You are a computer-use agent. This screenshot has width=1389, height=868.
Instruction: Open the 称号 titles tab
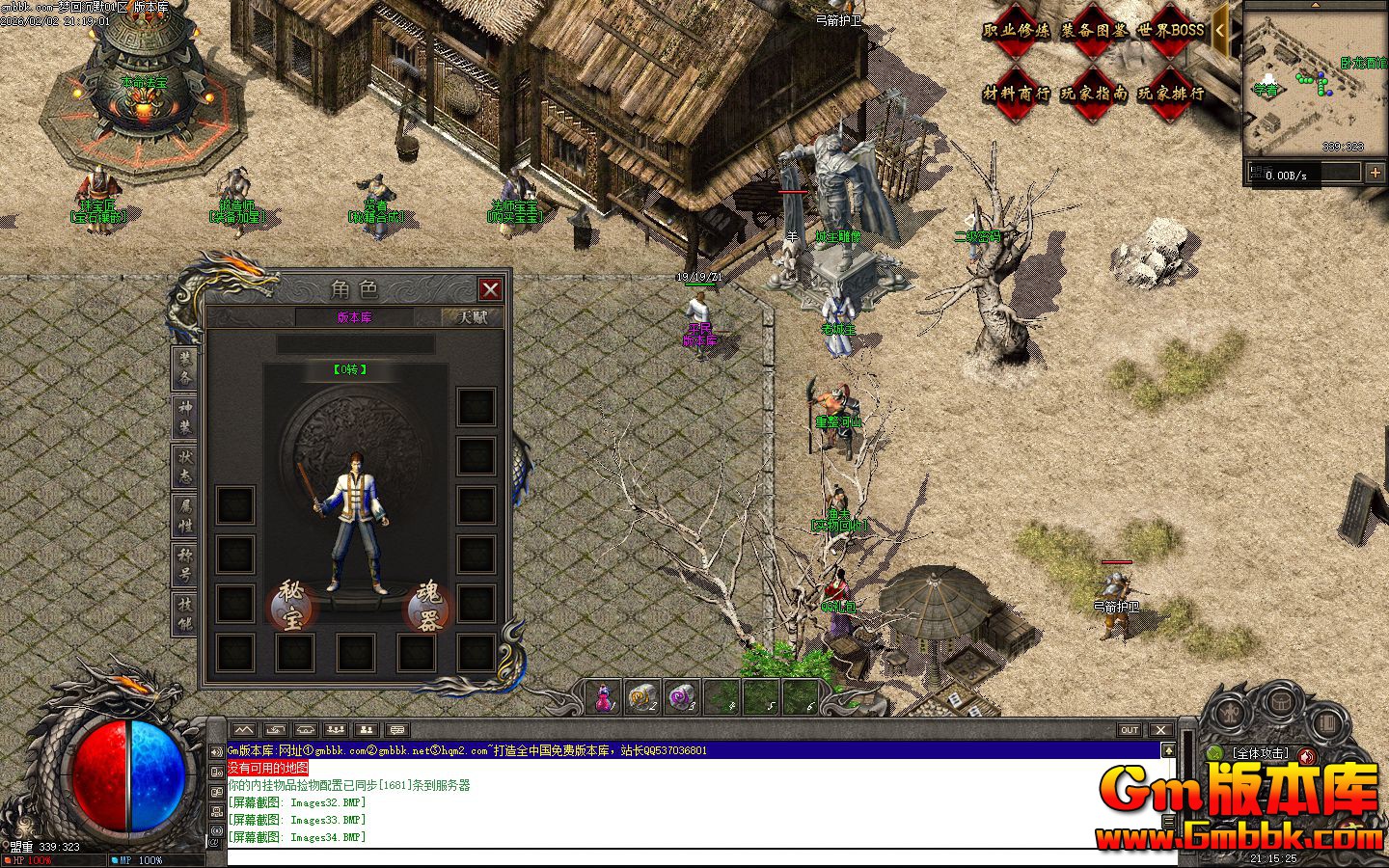click(184, 566)
